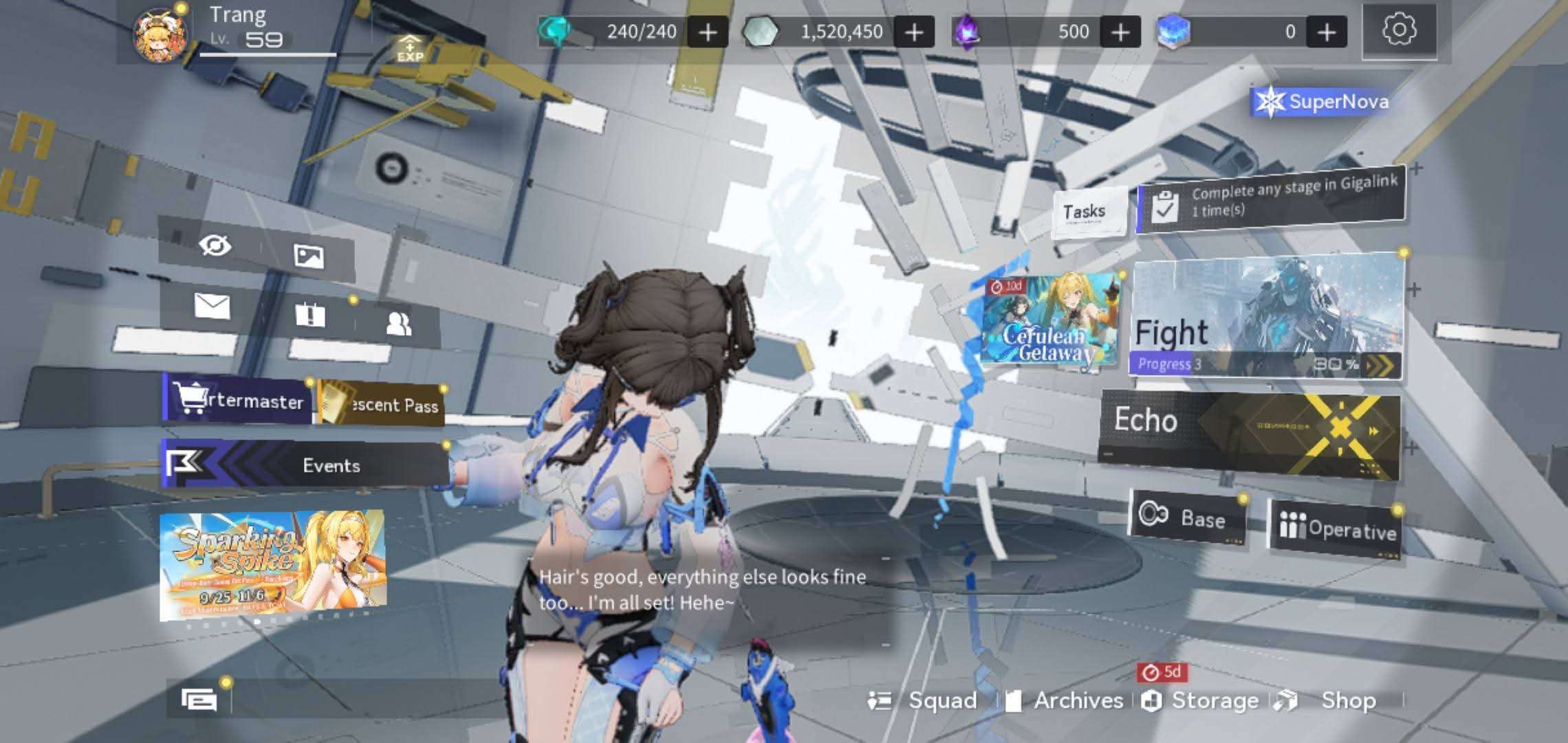
Task: Open the Archives
Action: (x=1066, y=700)
